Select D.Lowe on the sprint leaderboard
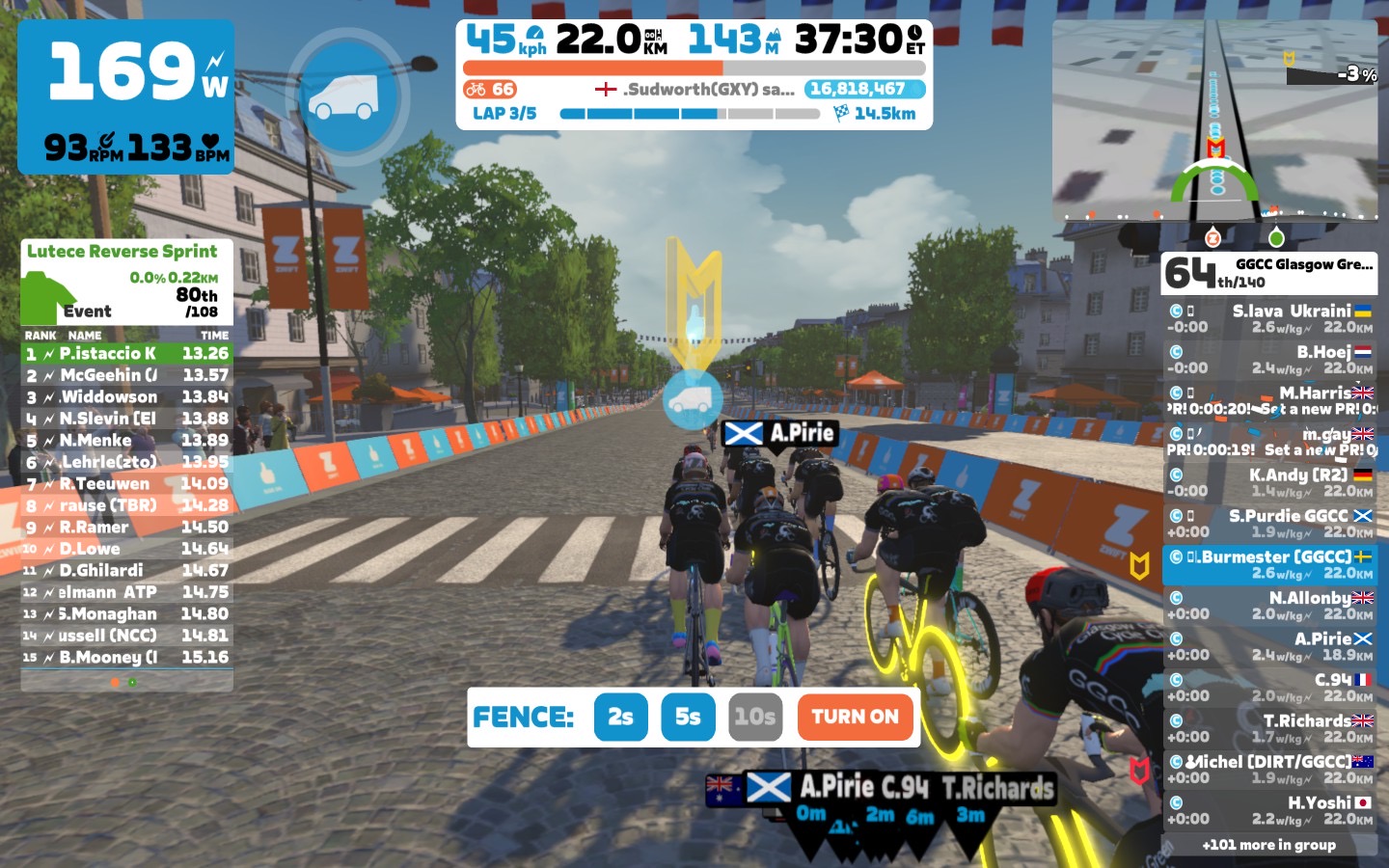The width and height of the screenshot is (1389, 868). (x=126, y=549)
